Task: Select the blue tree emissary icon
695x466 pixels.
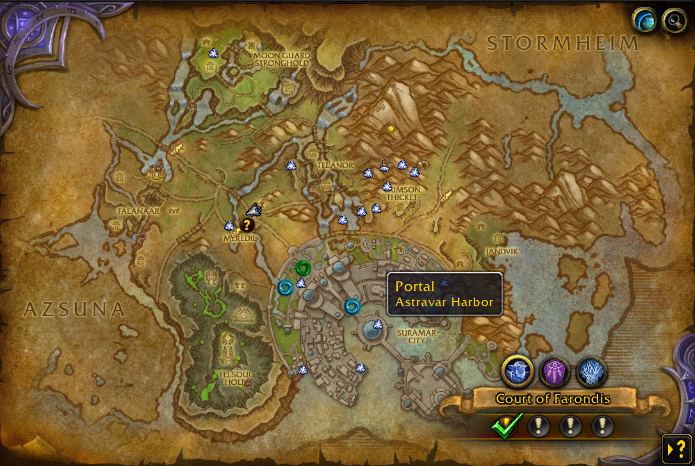Action: (x=591, y=372)
